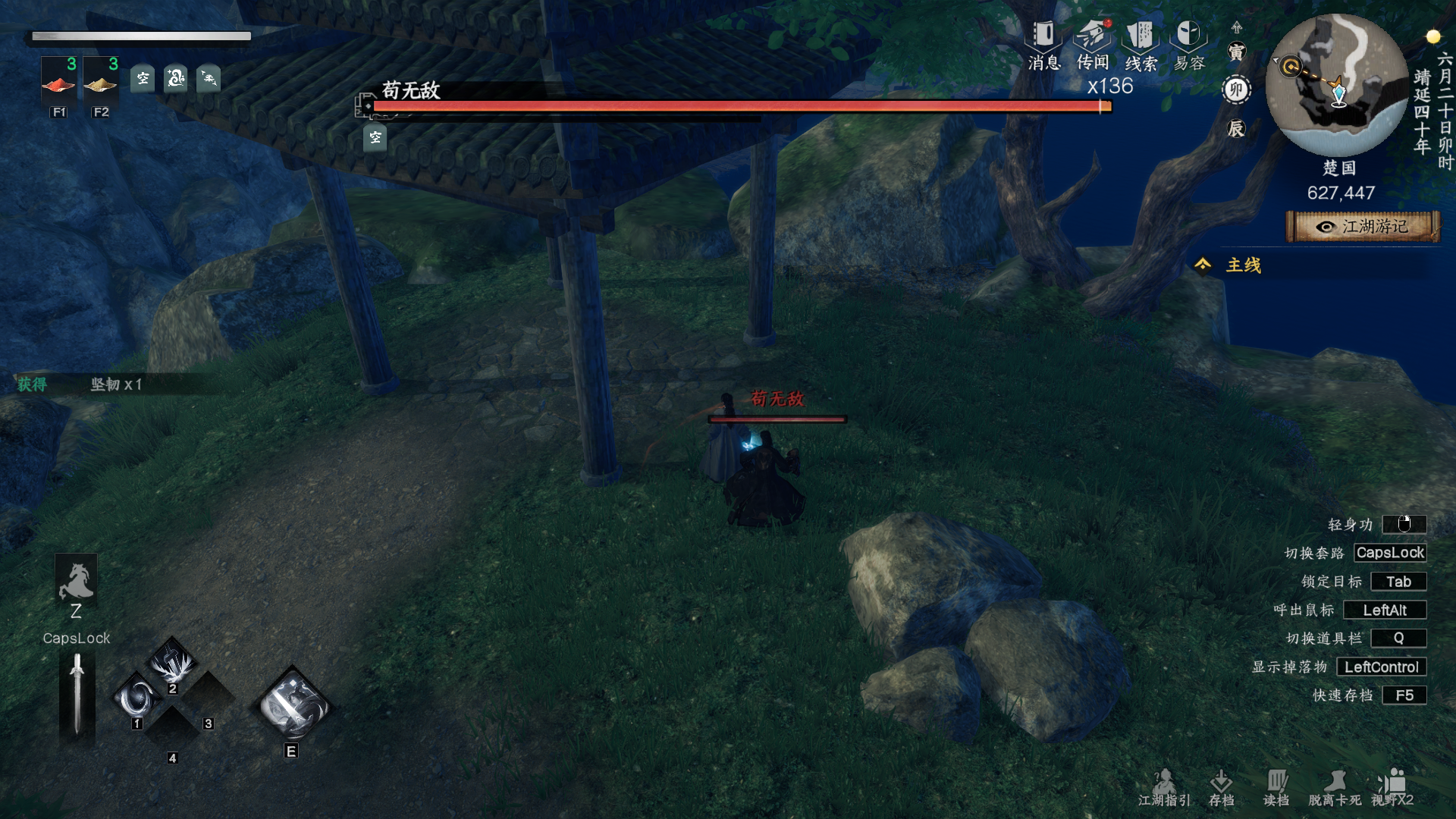Click the 读档 load game button
The height and width of the screenshot is (819, 1456).
pyautogui.click(x=1276, y=787)
